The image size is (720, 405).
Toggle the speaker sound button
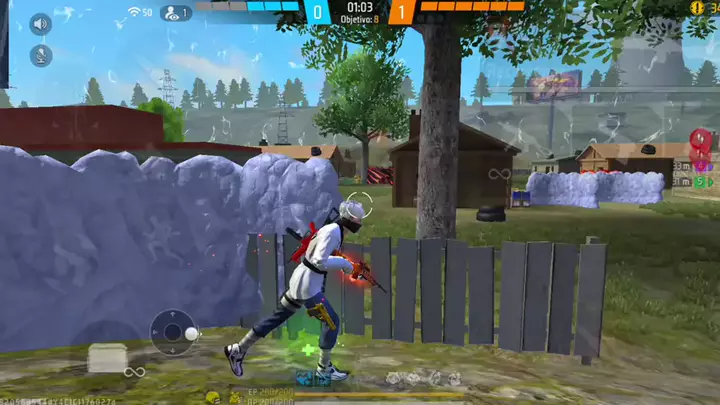tap(41, 24)
